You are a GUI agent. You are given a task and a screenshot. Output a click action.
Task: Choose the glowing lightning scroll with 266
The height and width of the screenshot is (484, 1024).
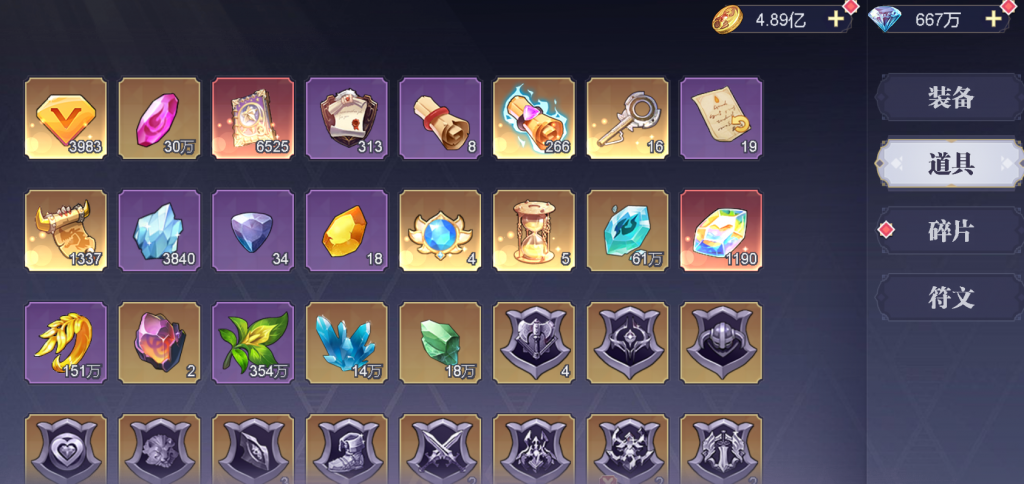click(x=533, y=118)
